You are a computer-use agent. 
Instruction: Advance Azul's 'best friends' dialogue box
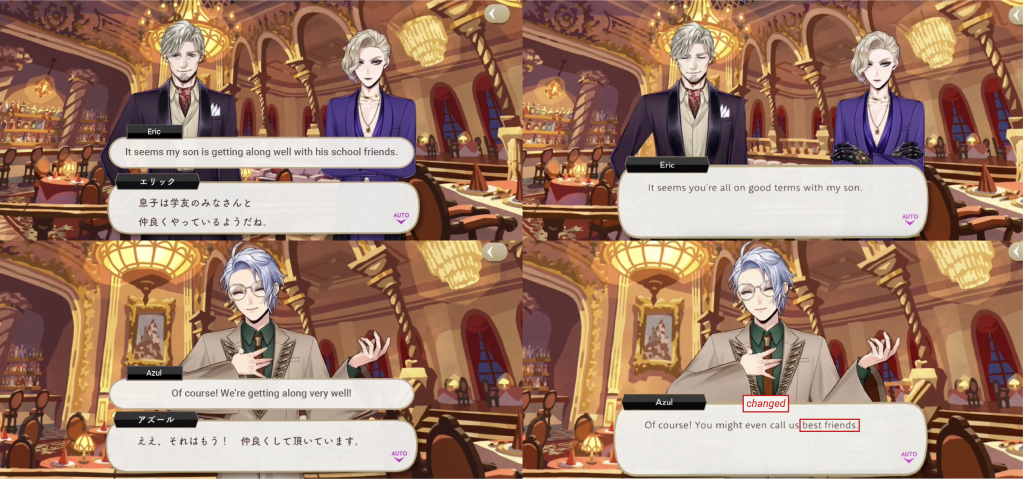tap(760, 440)
